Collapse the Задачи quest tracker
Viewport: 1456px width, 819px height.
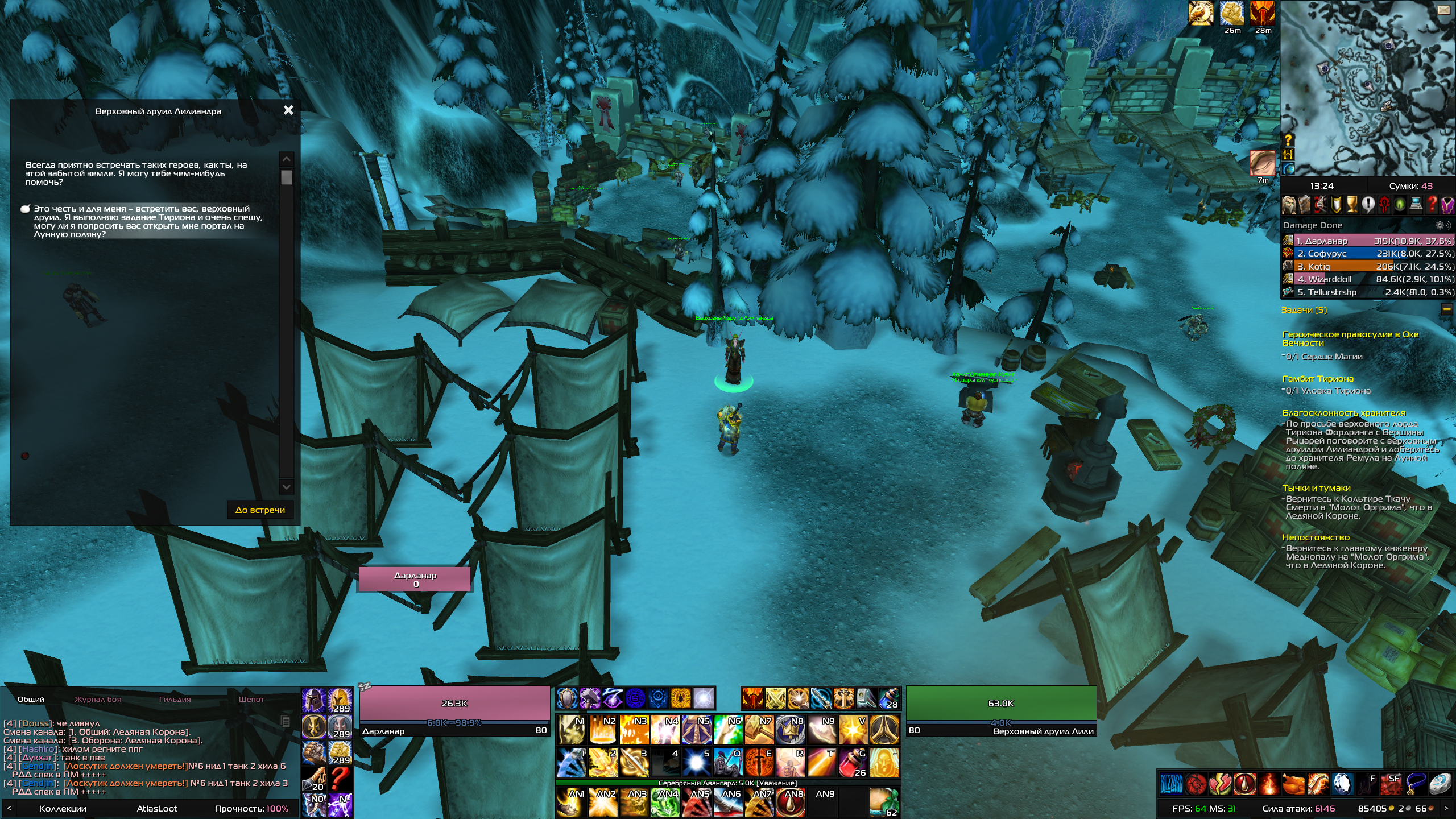click(1446, 309)
